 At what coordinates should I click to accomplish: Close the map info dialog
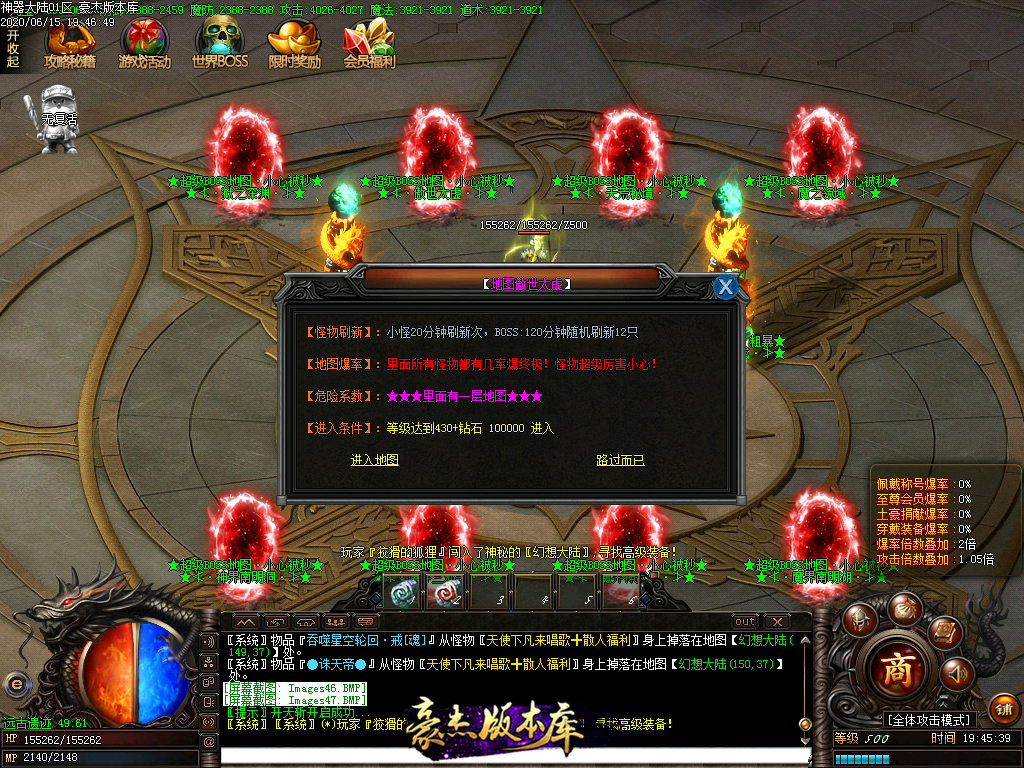pos(726,287)
